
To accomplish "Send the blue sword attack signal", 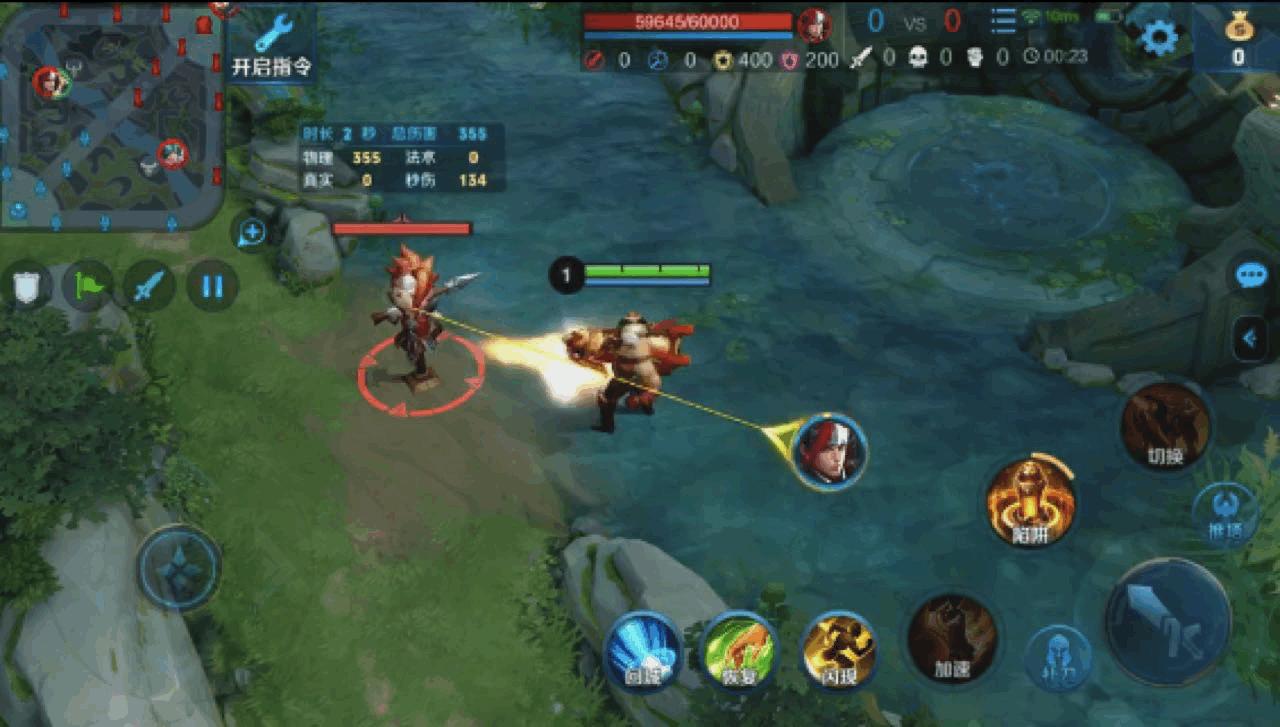I will 150,286.
